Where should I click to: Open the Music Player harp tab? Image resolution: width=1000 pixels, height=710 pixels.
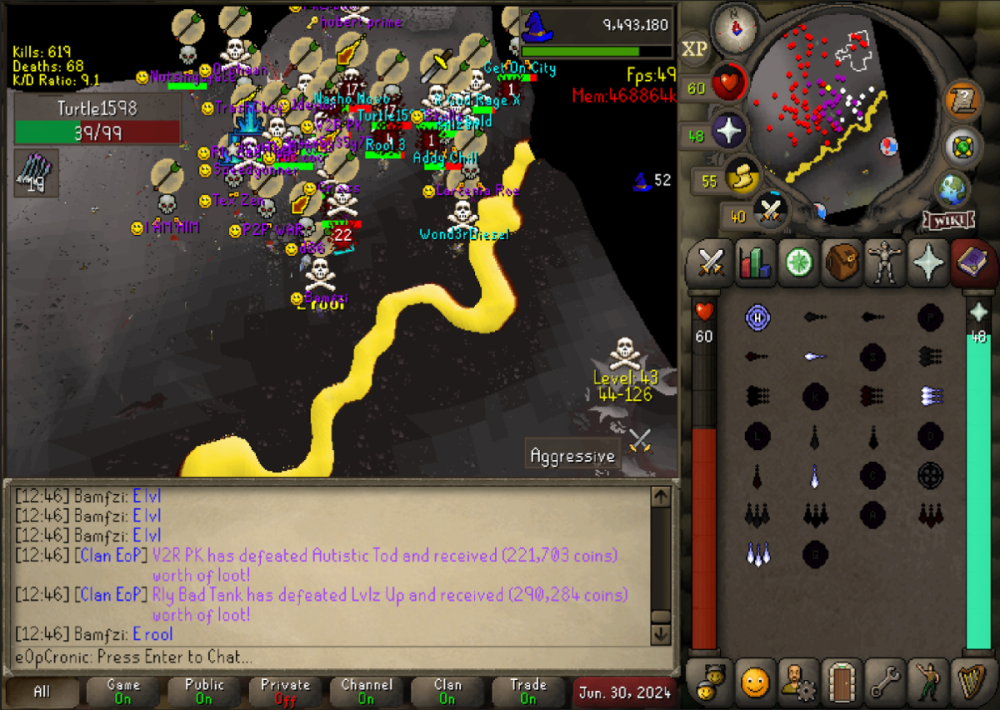[x=972, y=682]
